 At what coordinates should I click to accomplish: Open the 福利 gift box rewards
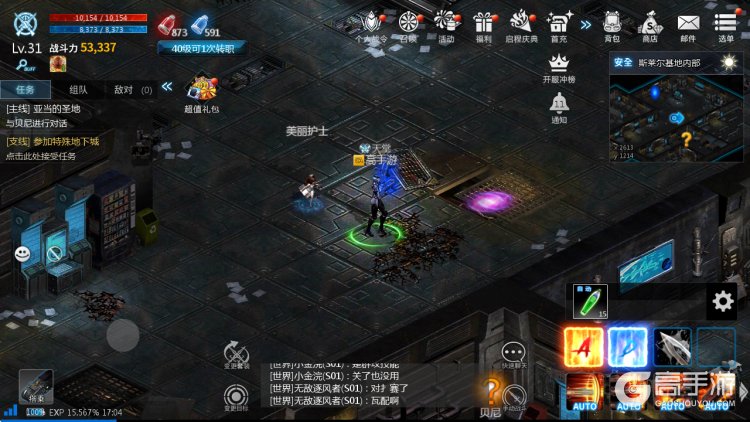484,24
